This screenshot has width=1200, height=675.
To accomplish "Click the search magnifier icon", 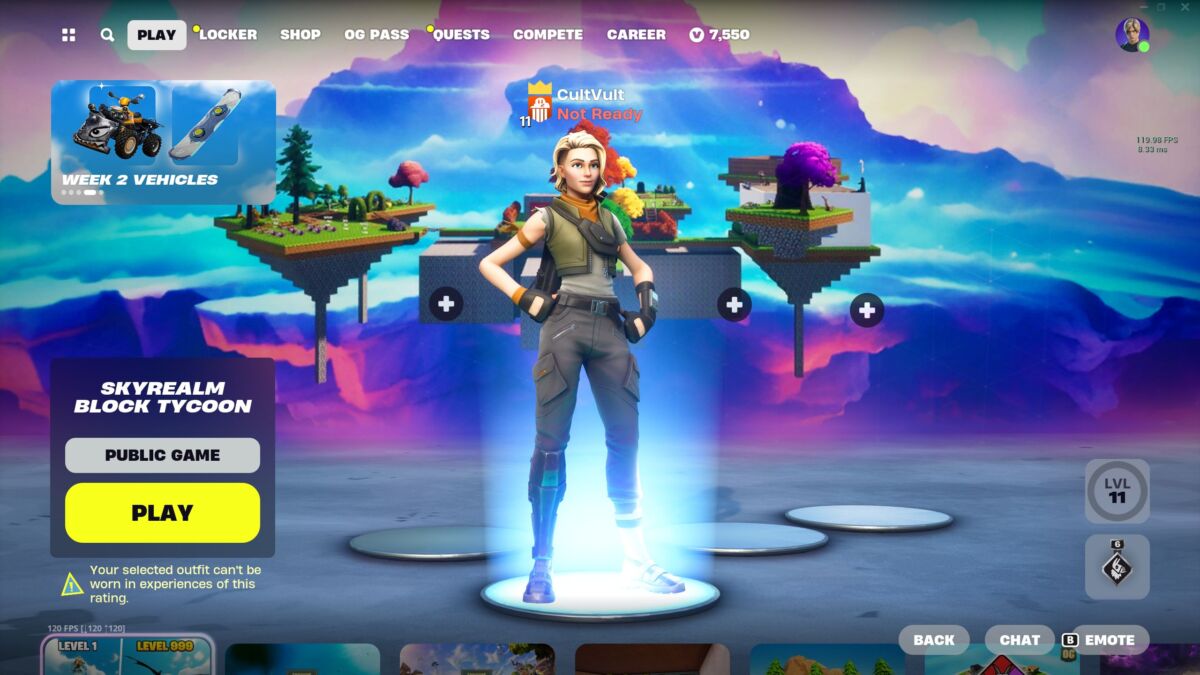I will click(107, 35).
